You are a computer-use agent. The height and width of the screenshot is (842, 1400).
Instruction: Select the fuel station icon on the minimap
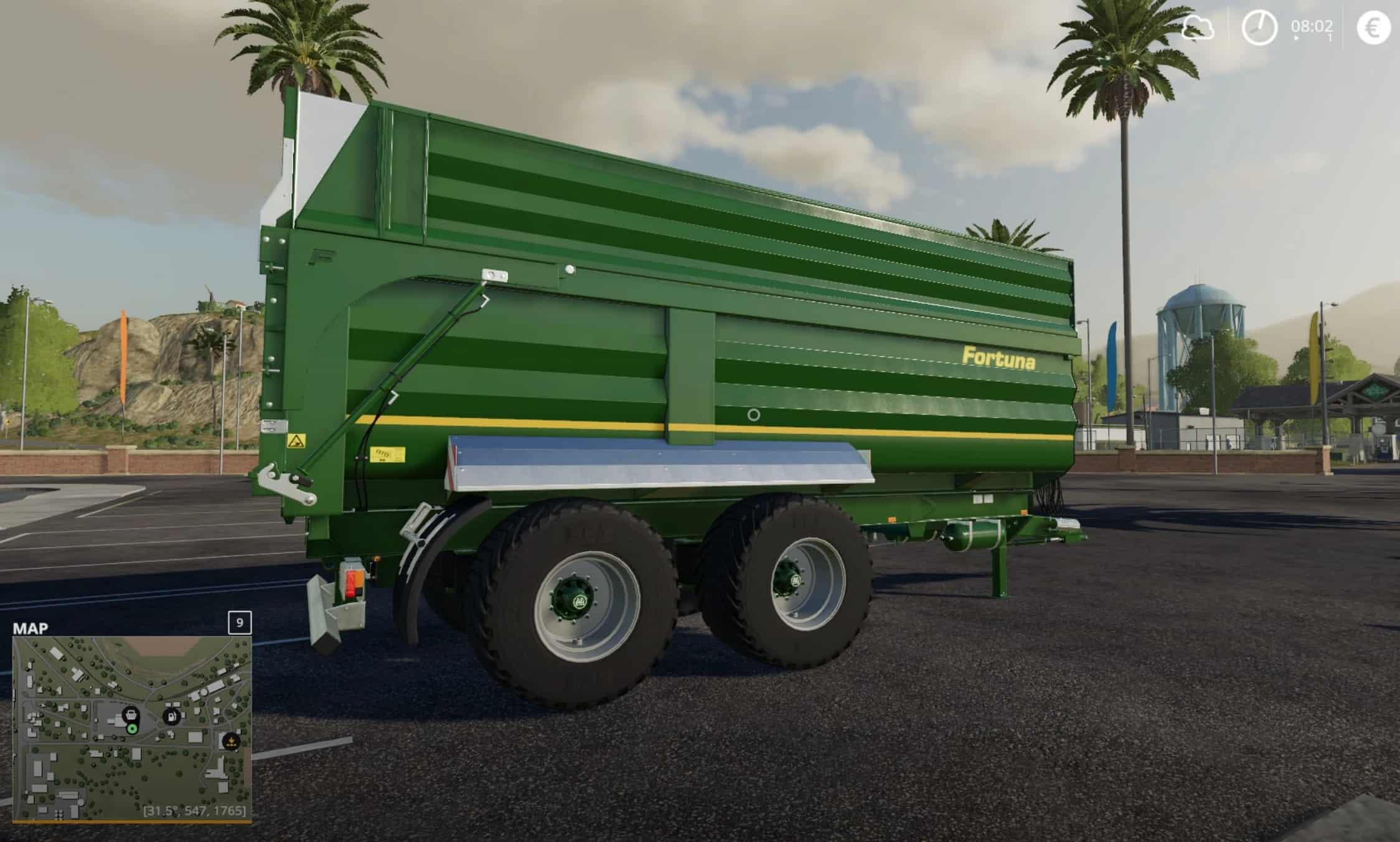coord(172,716)
